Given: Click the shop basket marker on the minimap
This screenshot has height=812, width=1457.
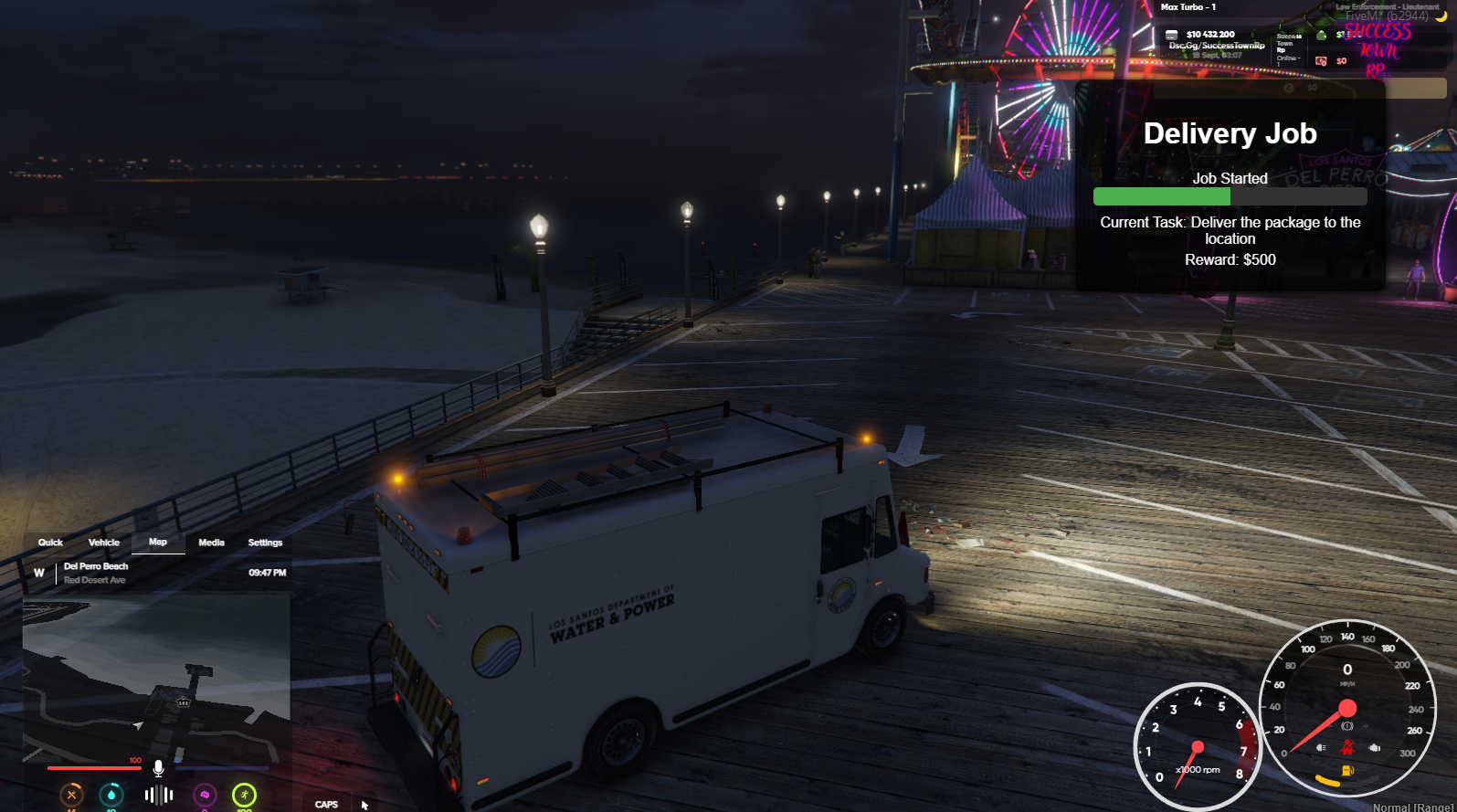Looking at the screenshot, I should pyautogui.click(x=184, y=702).
